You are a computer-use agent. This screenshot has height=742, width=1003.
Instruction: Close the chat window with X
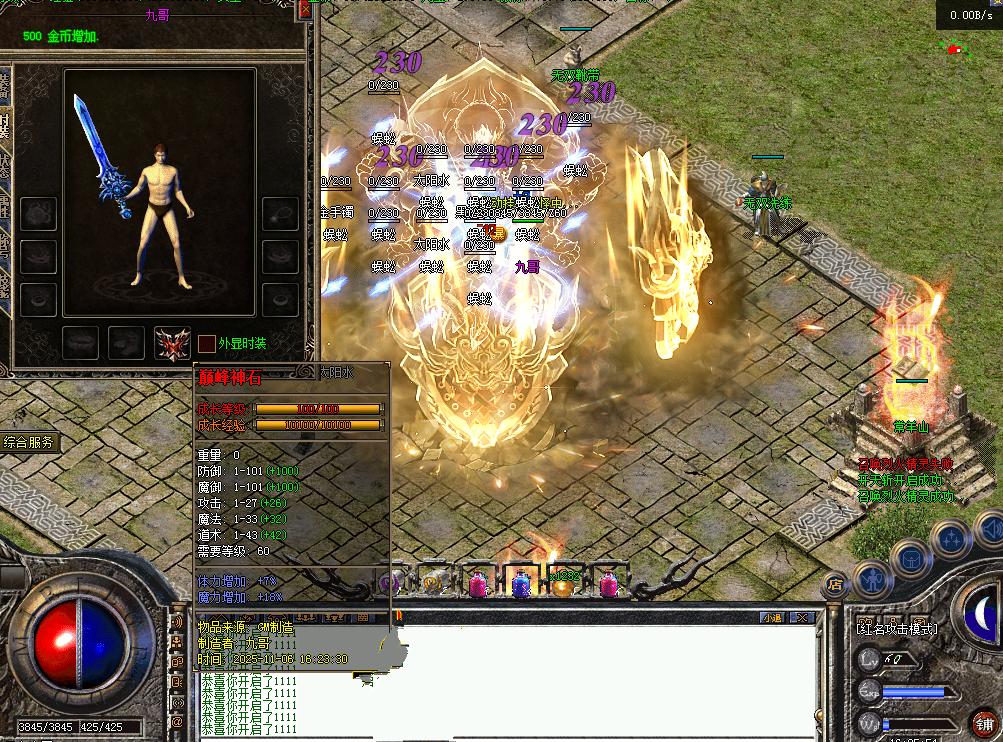[801, 618]
